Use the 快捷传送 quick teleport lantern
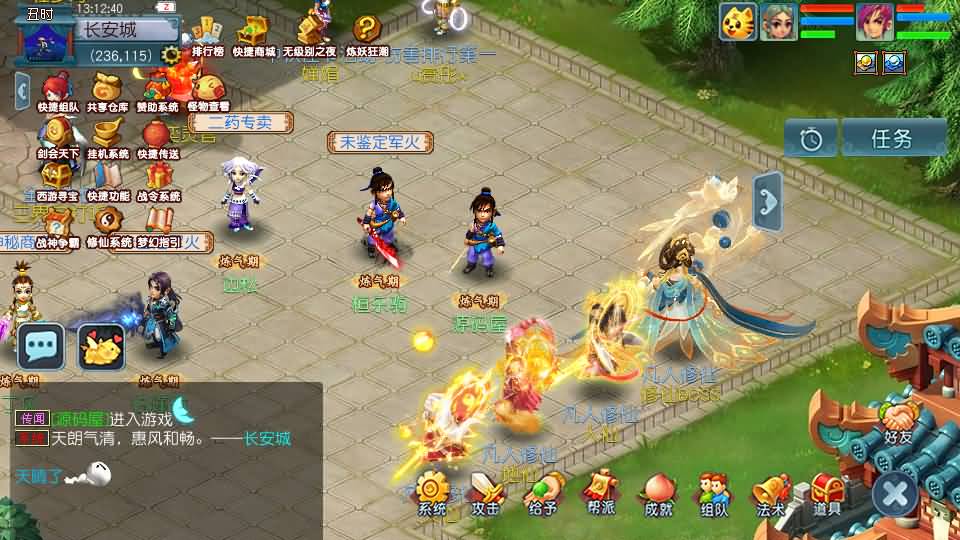The image size is (960, 540). [x=157, y=137]
